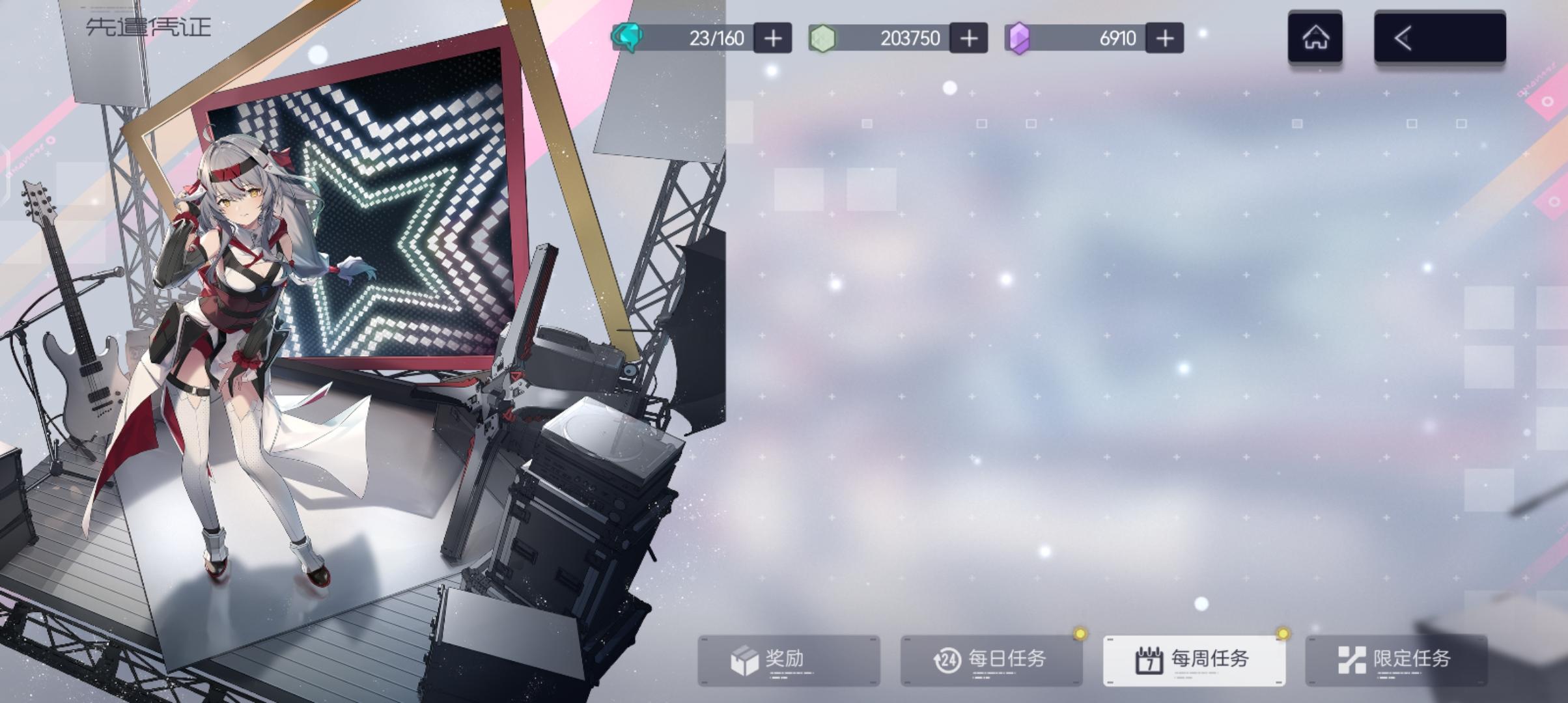Open the 每日任务 tab

[x=992, y=659]
